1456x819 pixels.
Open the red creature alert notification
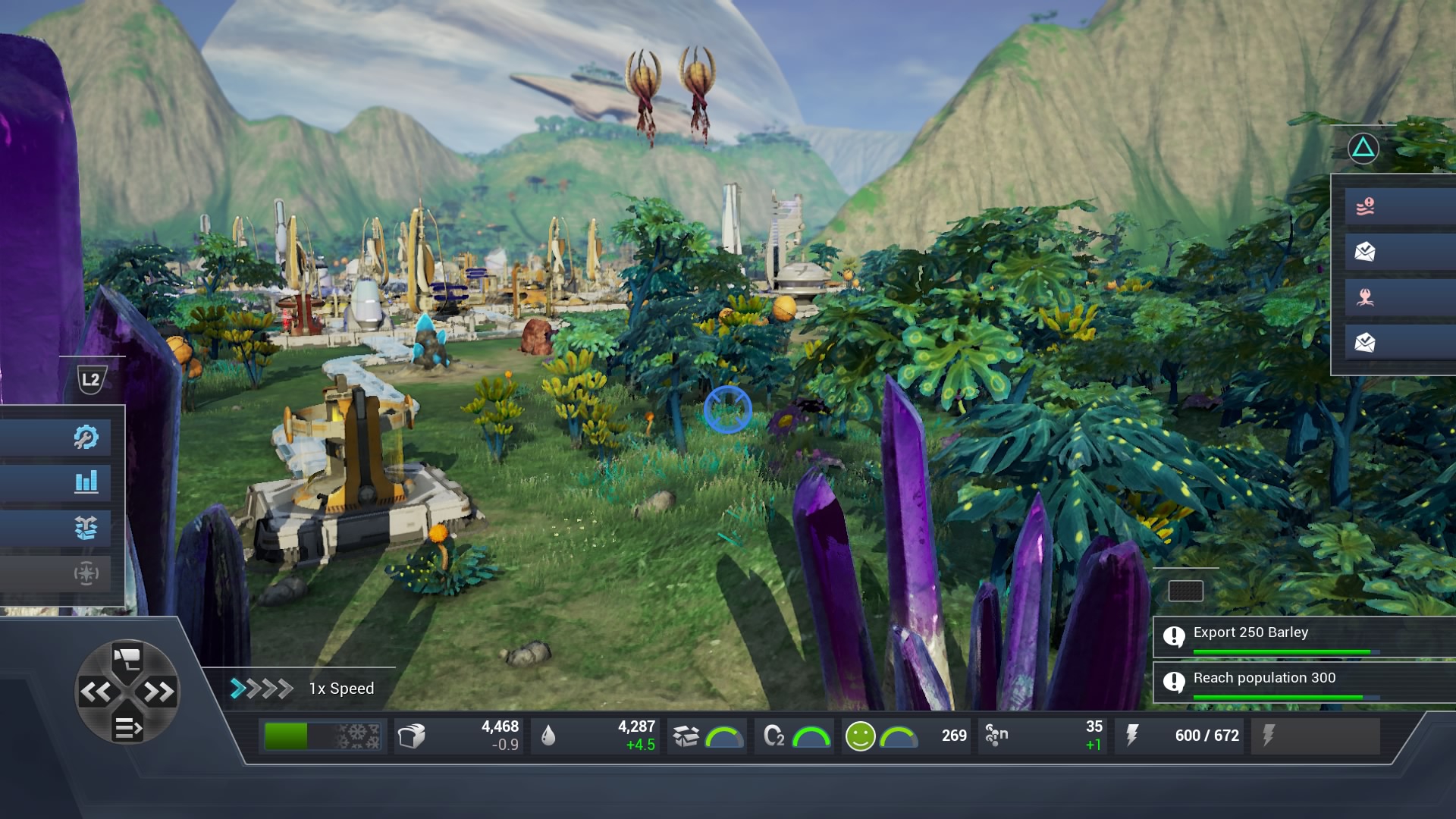[1365, 297]
